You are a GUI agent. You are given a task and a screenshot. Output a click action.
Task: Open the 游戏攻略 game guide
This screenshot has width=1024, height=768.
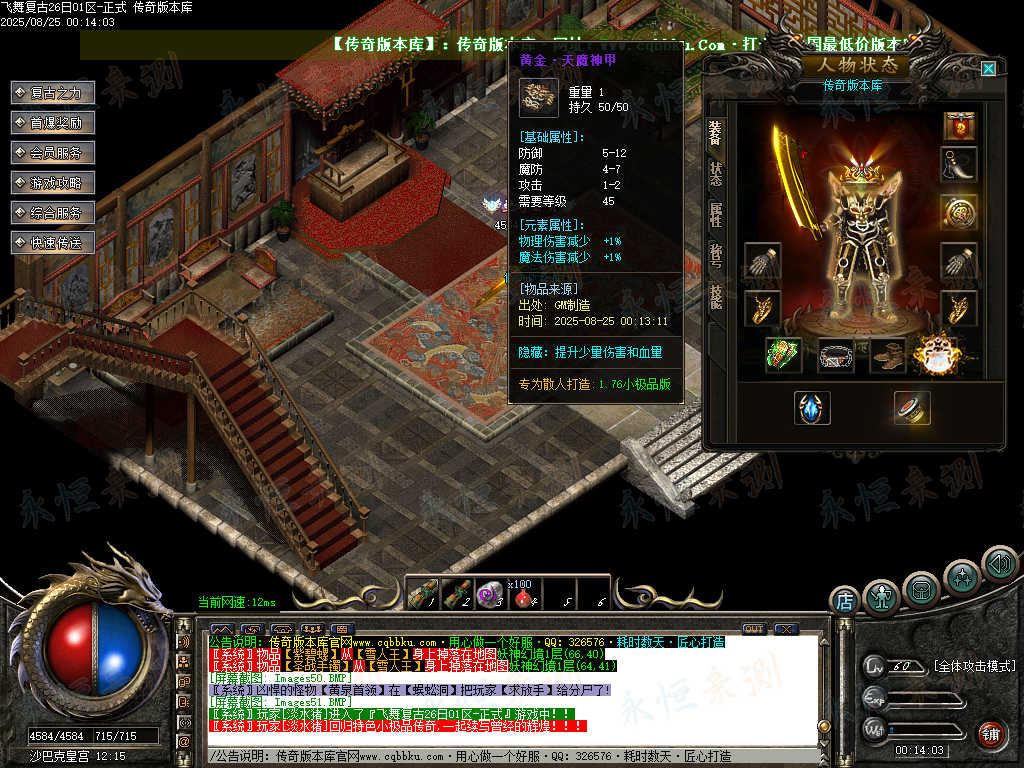(53, 183)
